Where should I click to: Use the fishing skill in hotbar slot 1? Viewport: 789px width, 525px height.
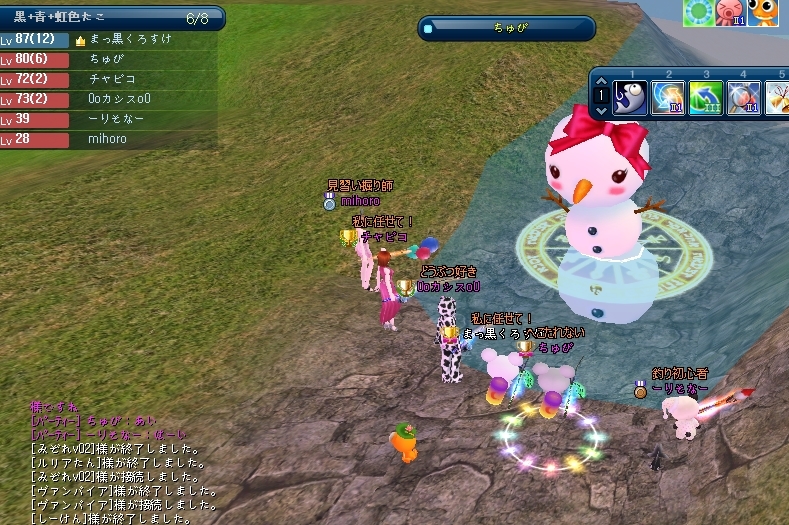pos(629,98)
